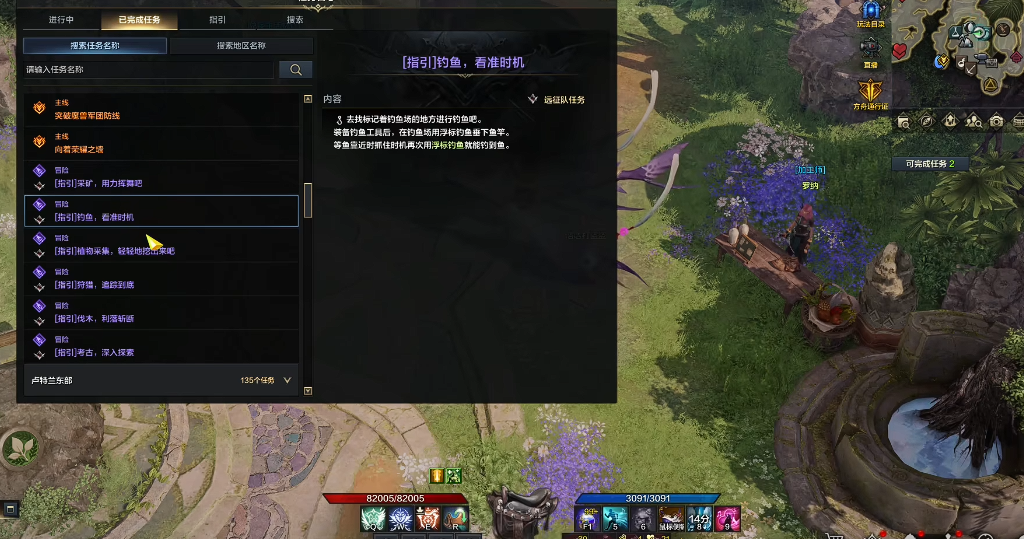
Task: Click the magnifying glass search button
Action: tap(295, 70)
